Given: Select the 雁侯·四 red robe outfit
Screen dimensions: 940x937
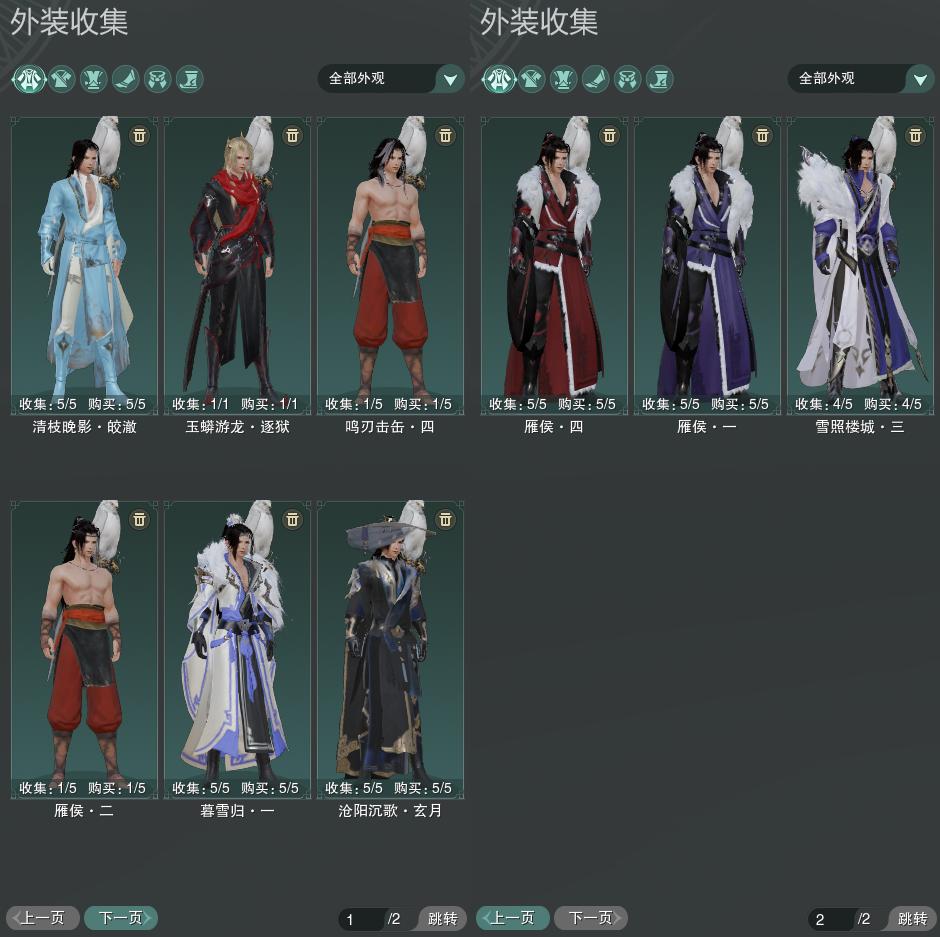Looking at the screenshot, I should coord(554,260).
